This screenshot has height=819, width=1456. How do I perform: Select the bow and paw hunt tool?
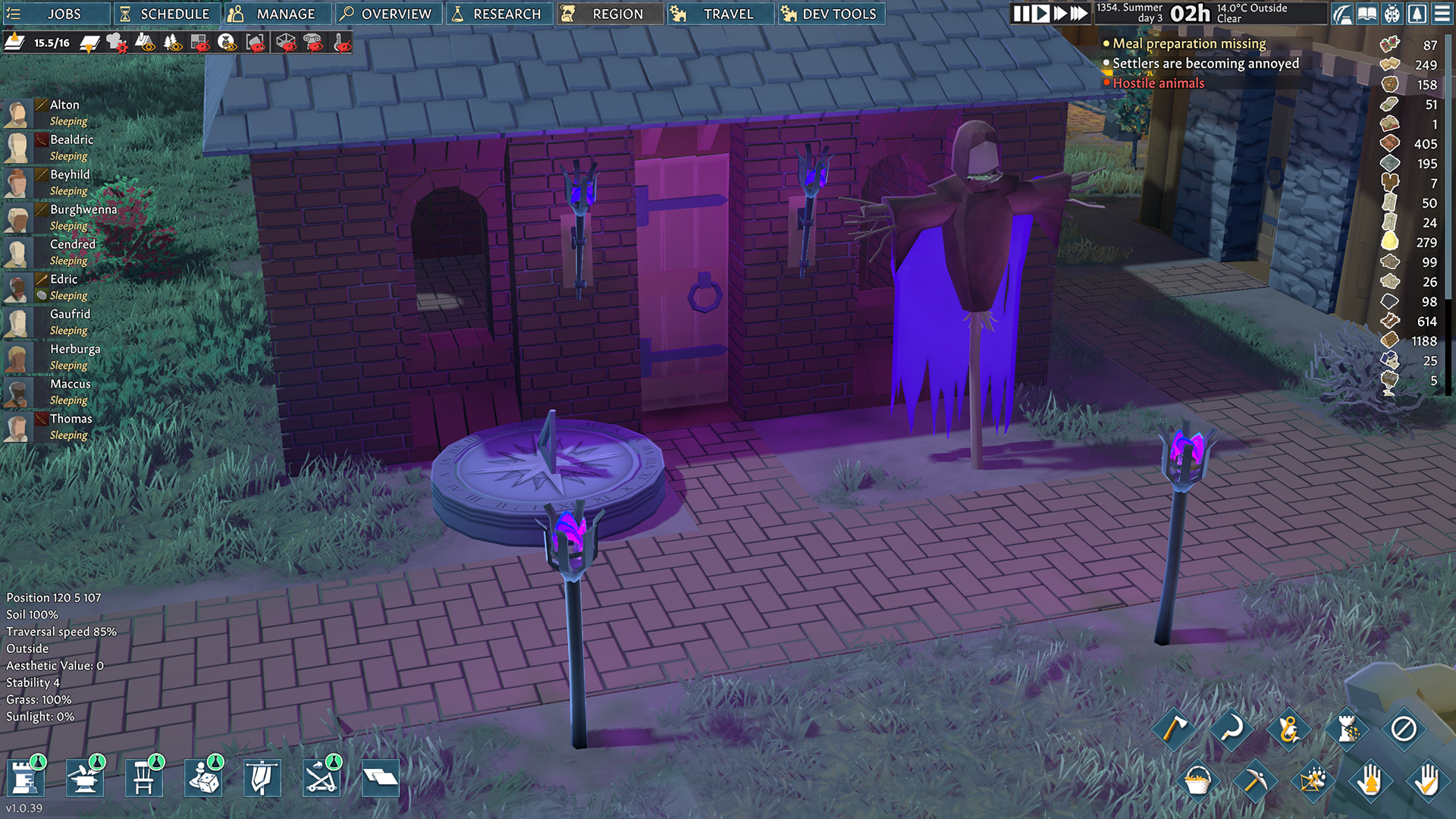(1312, 780)
